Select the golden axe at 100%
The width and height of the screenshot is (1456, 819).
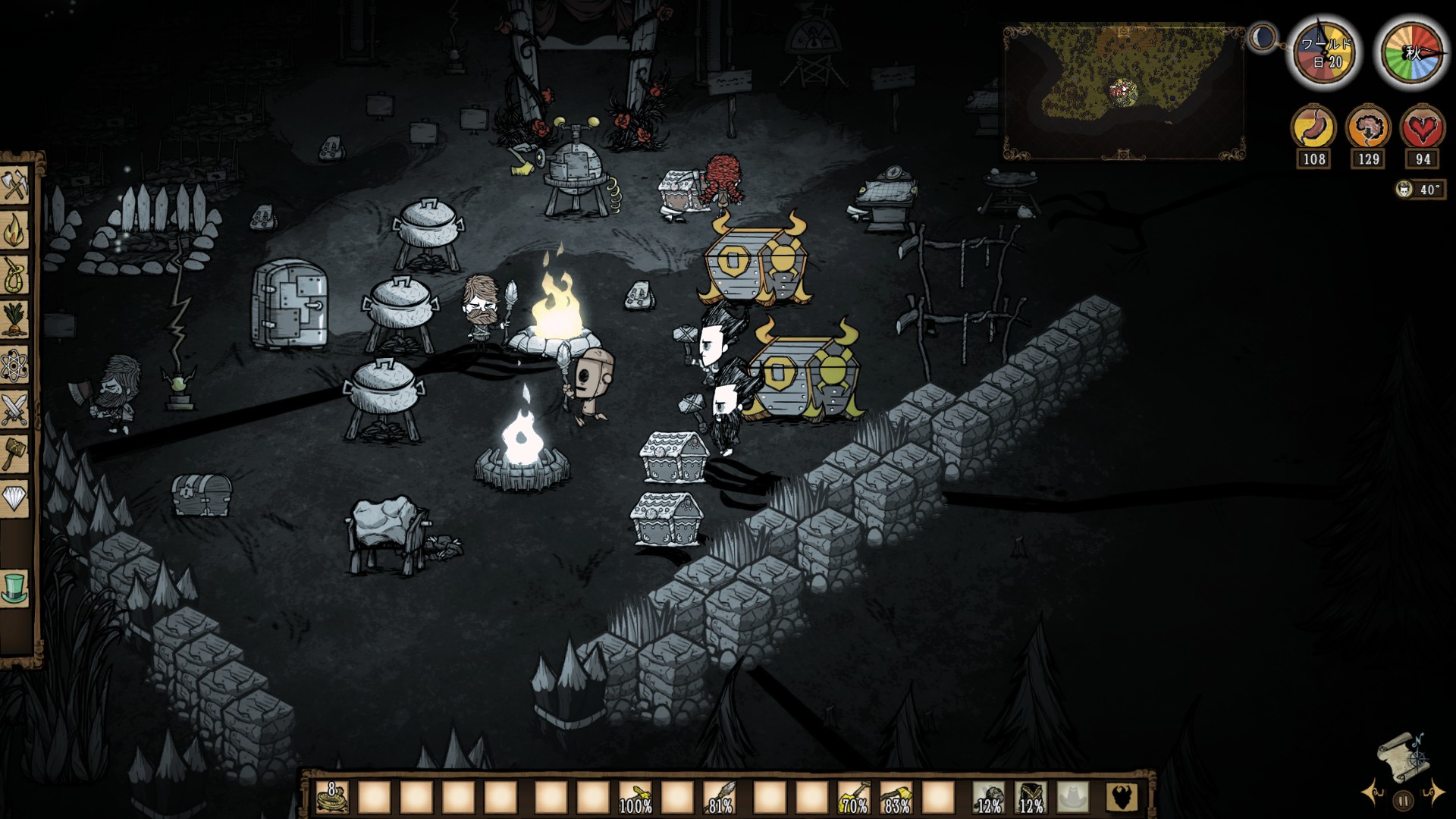tap(635, 798)
